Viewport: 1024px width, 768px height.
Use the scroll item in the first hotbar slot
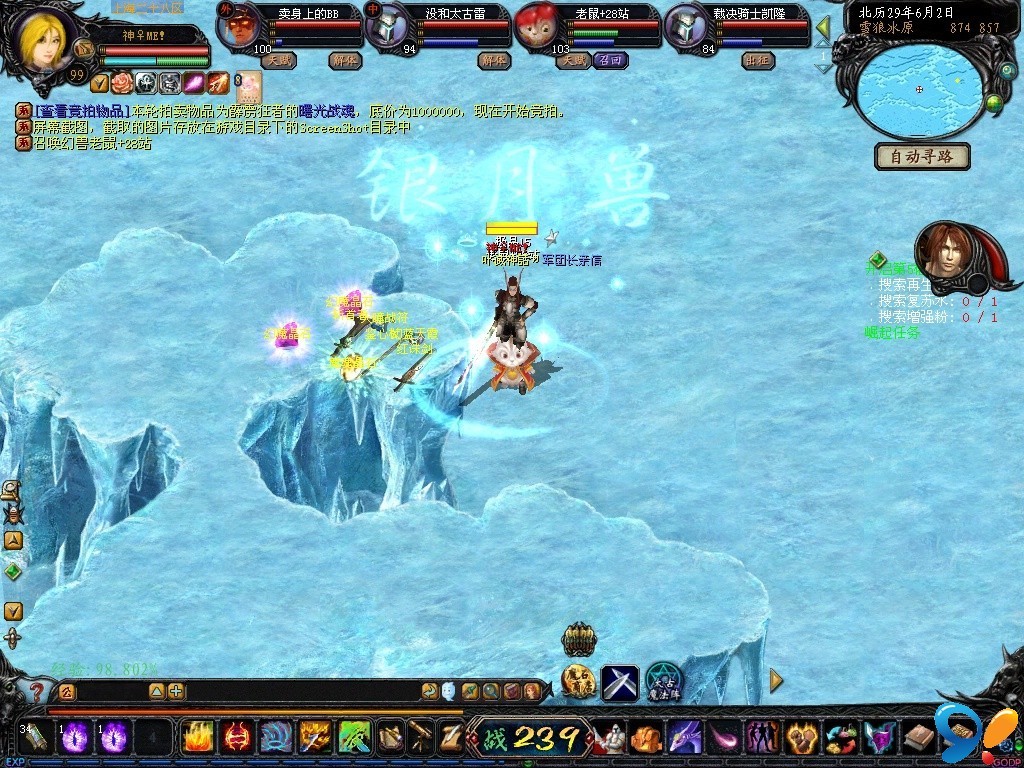tap(36, 738)
